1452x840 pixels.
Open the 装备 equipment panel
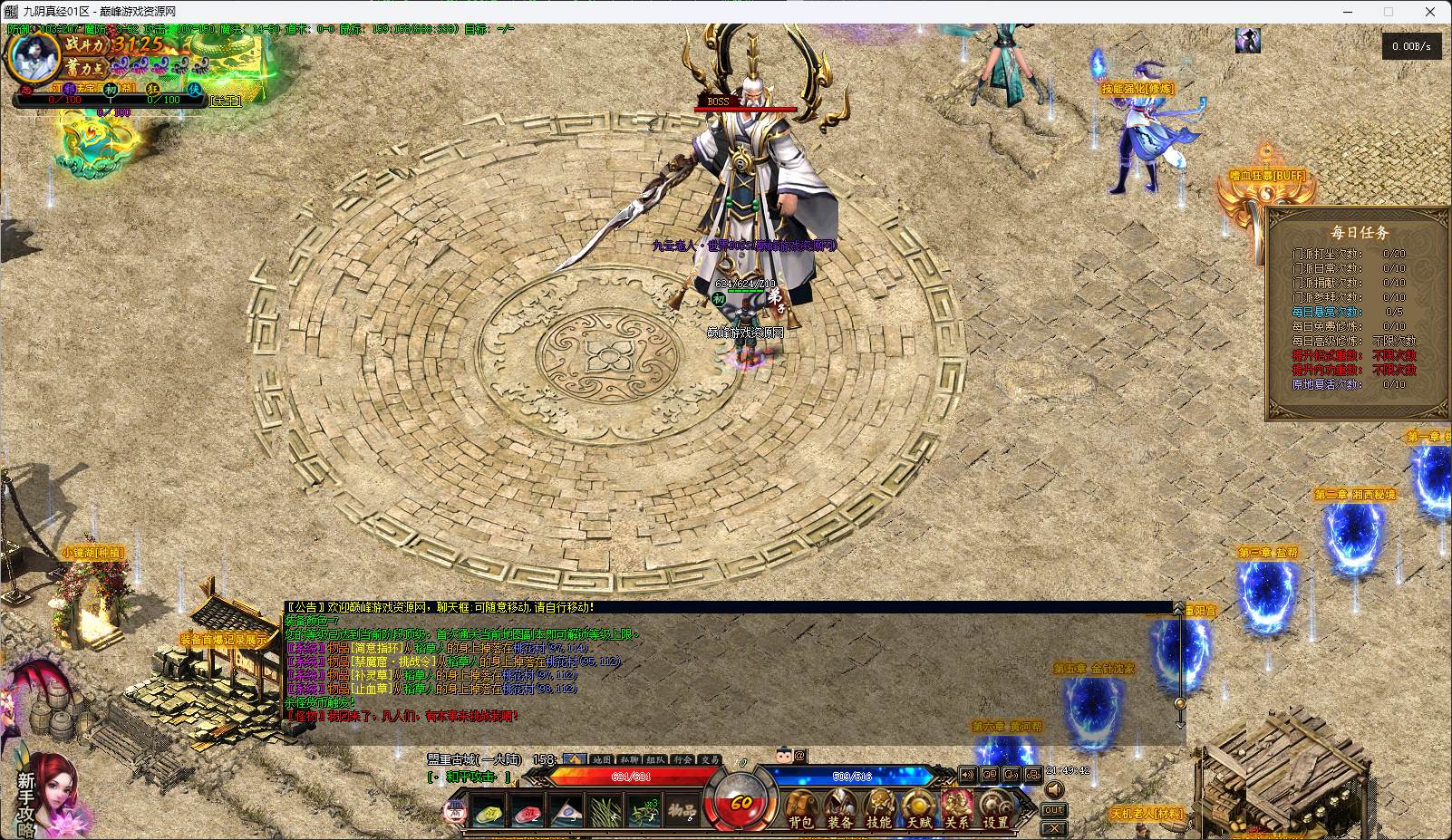tap(840, 809)
